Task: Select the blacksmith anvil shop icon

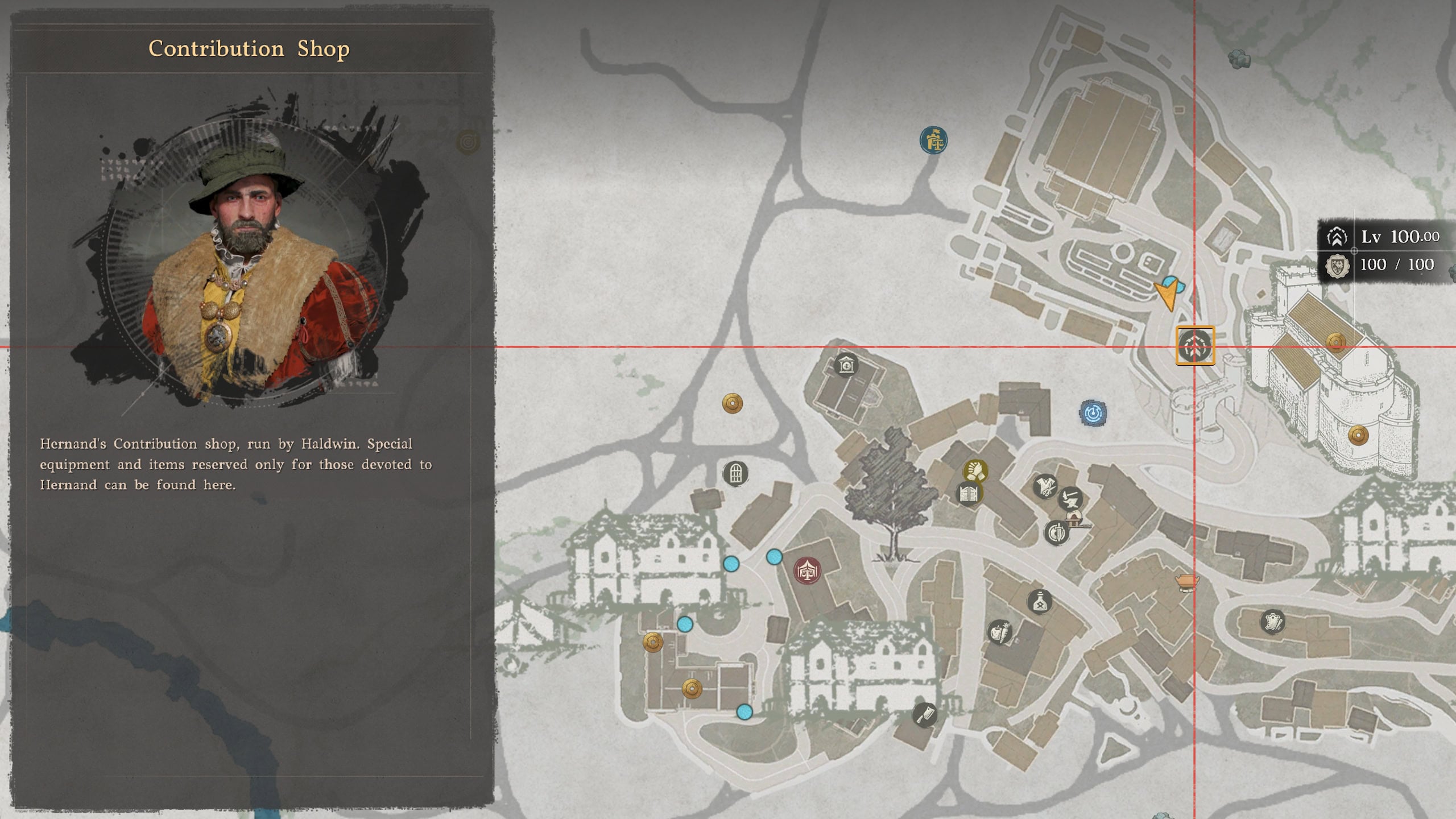Action: pyautogui.click(x=1071, y=499)
